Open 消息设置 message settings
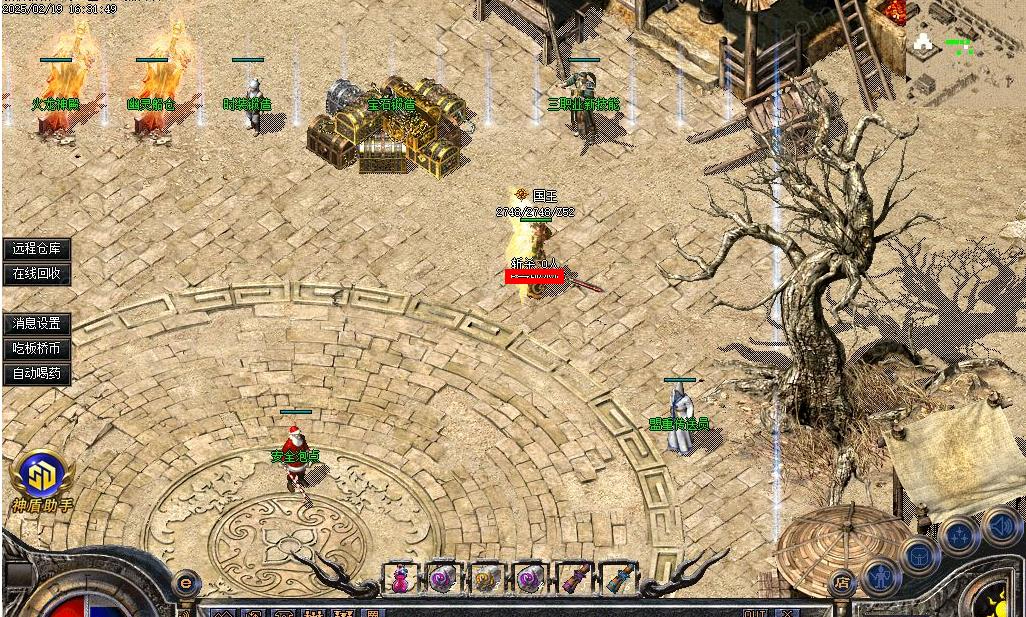 [x=37, y=324]
